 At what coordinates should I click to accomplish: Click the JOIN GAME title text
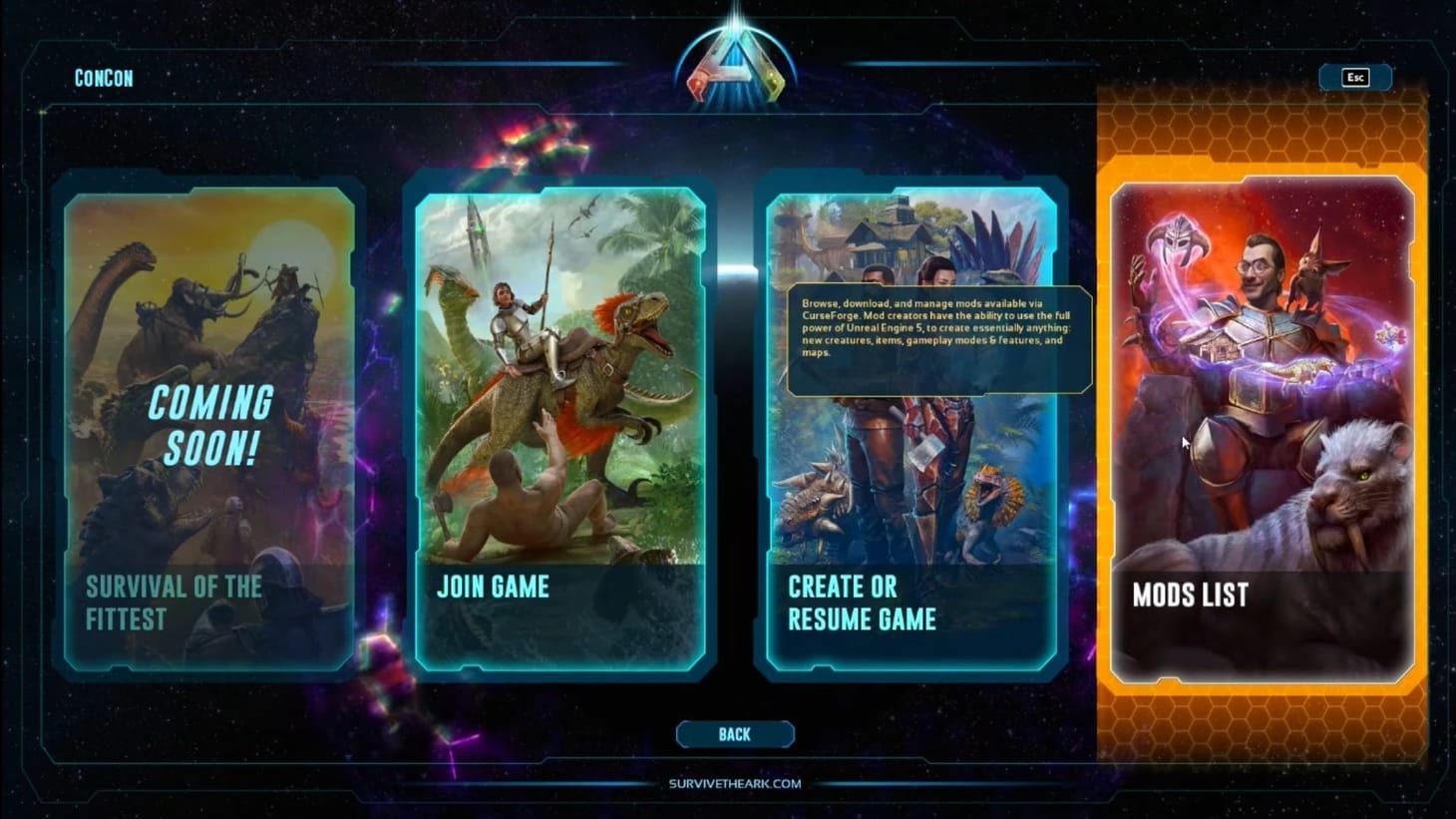pos(493,588)
